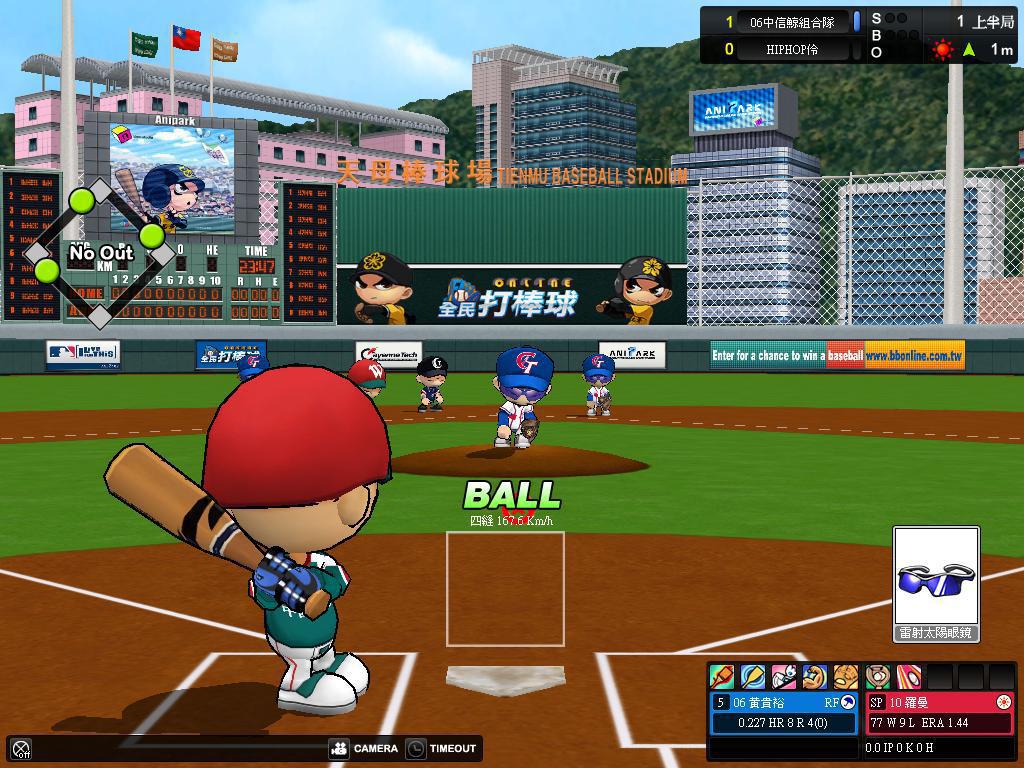Viewport: 1024px width, 768px height.
Task: Choose the pink running player skill icon
Action: pyautogui.click(x=784, y=677)
